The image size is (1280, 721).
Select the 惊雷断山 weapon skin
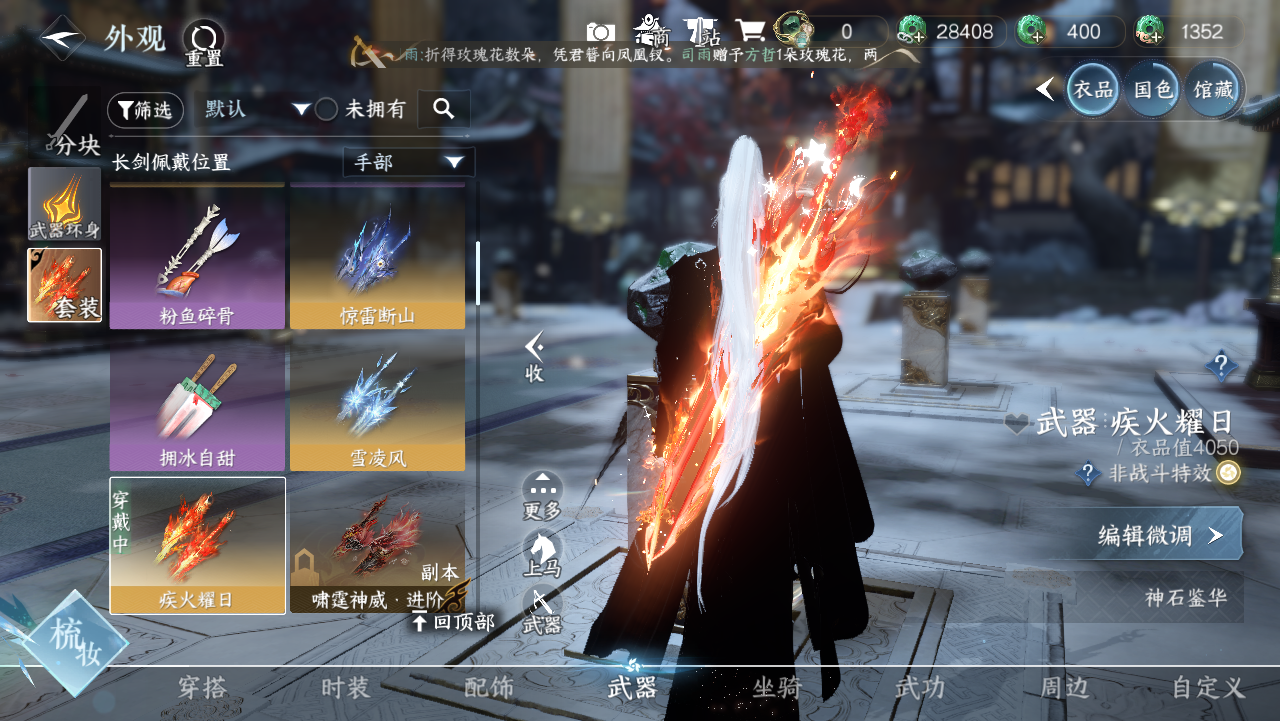pyautogui.click(x=377, y=258)
